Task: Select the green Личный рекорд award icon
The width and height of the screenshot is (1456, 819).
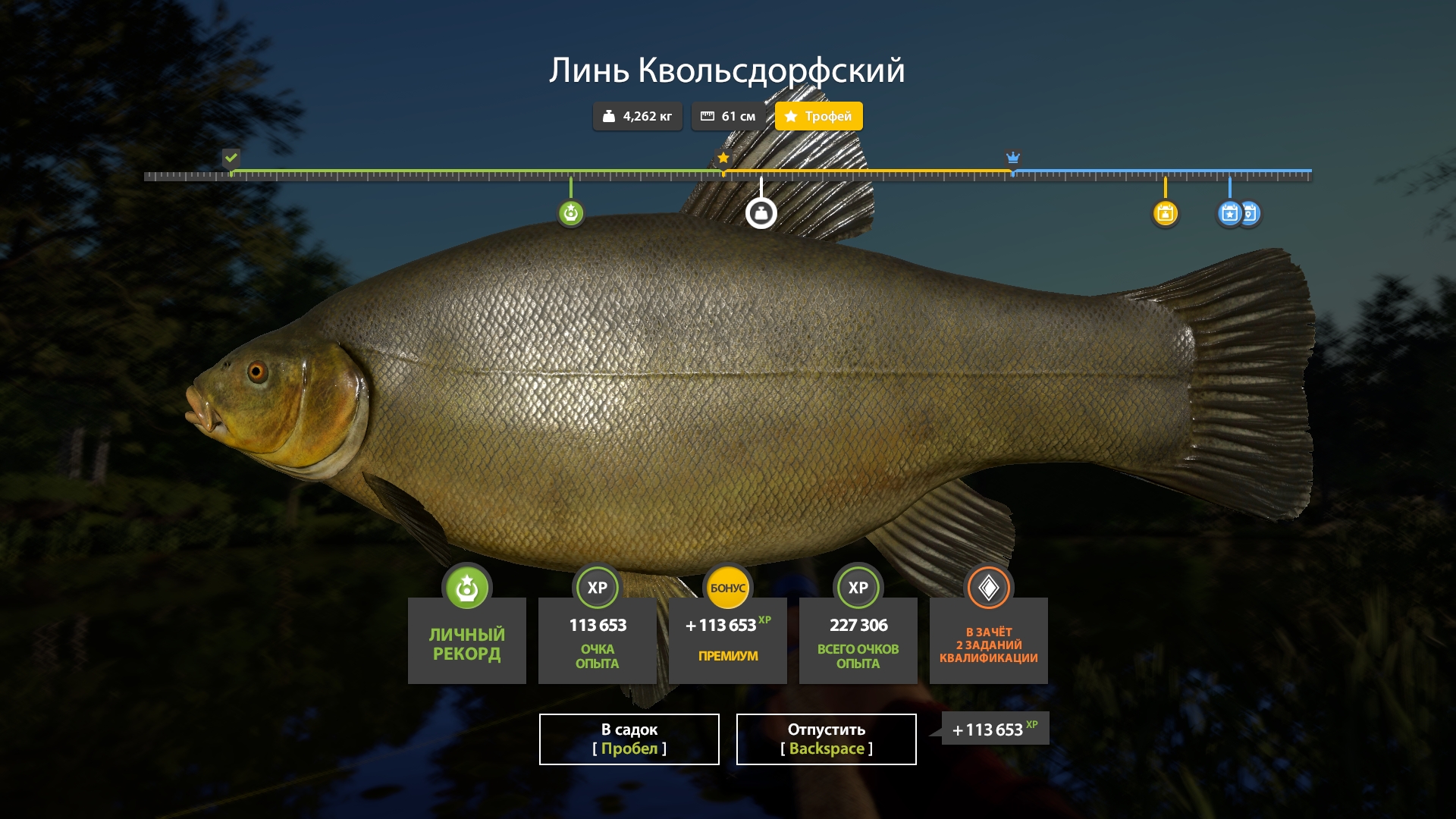Action: point(466,588)
